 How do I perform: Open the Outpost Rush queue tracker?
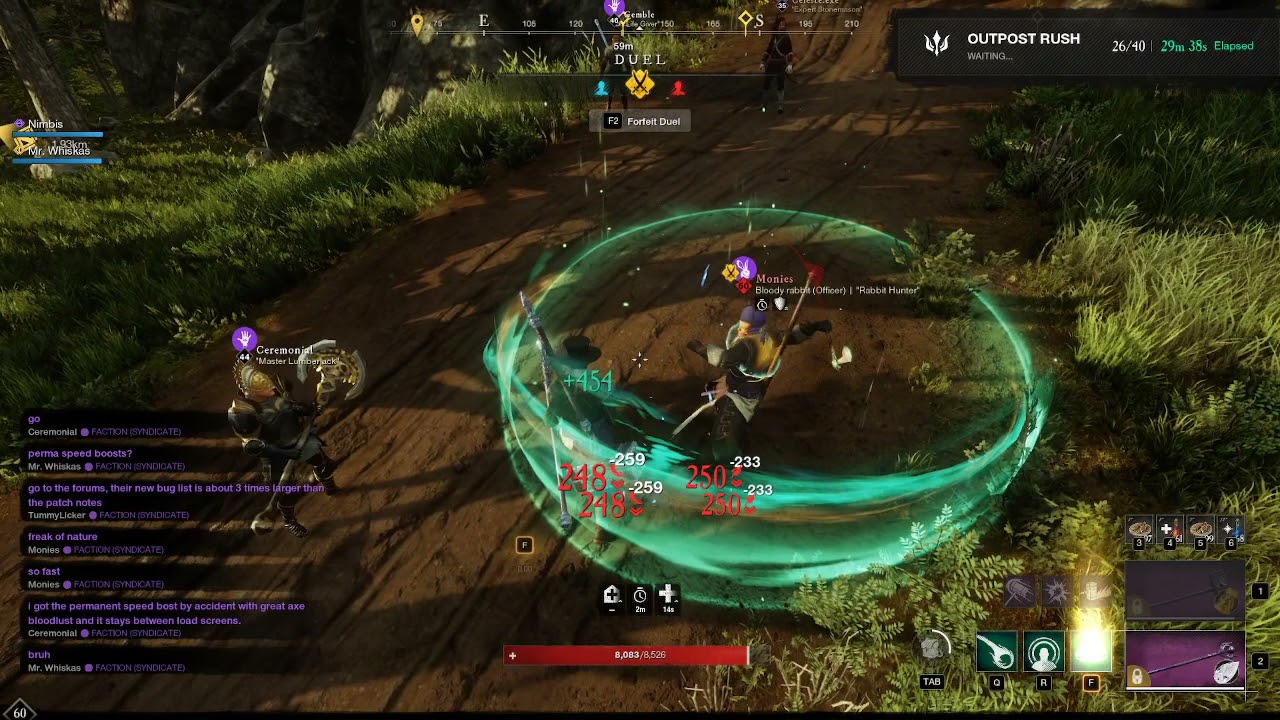point(1085,45)
